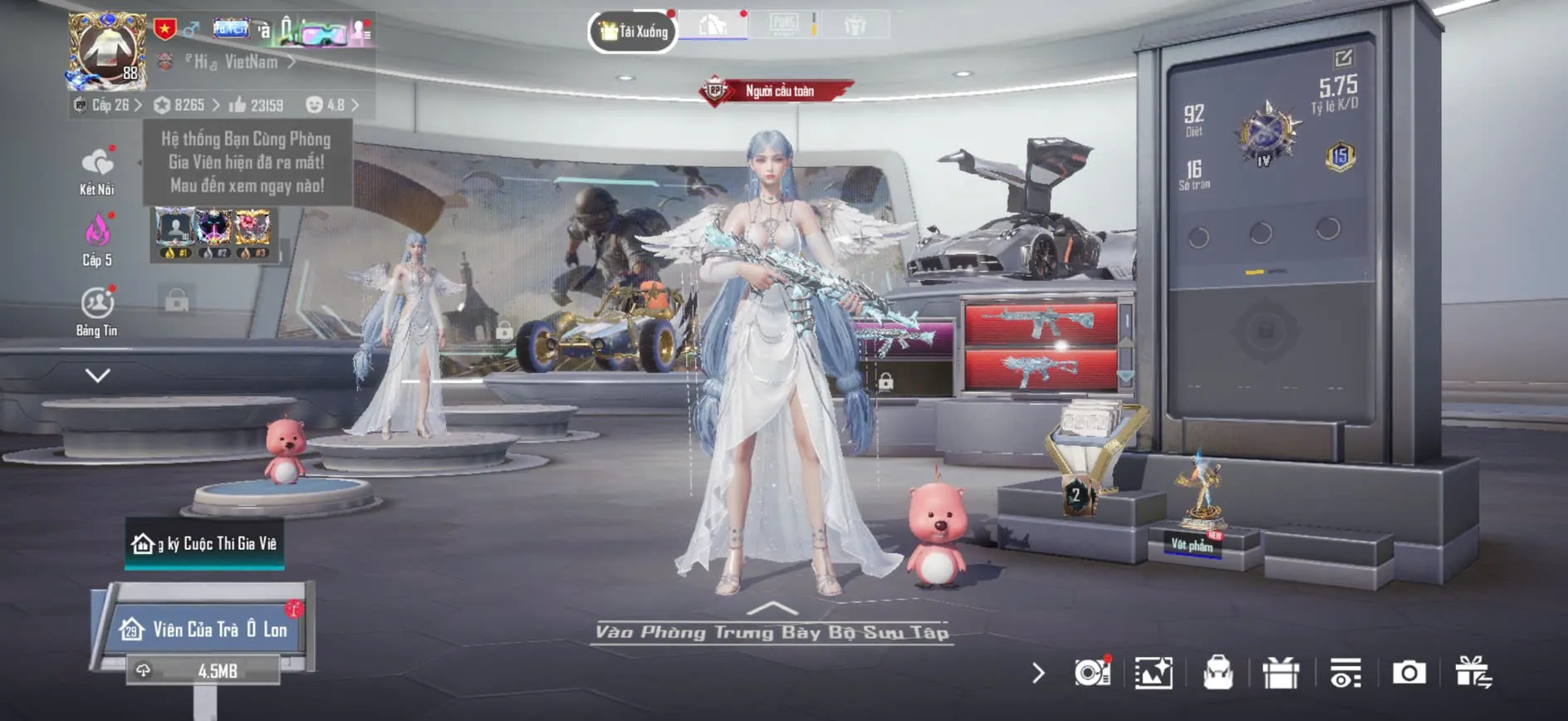Screen dimensions: 1568x721
Task: View the RP Cấp 26 details
Action: pos(109,105)
